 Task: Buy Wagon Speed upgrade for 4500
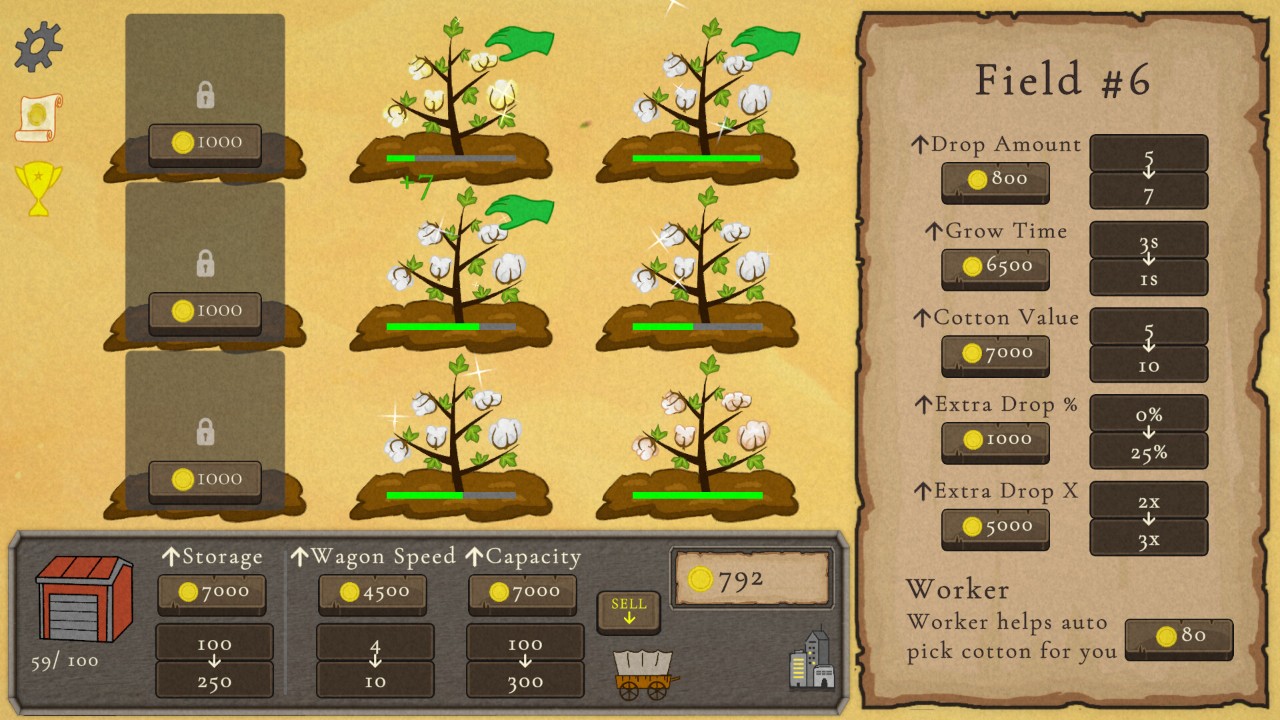click(372, 593)
